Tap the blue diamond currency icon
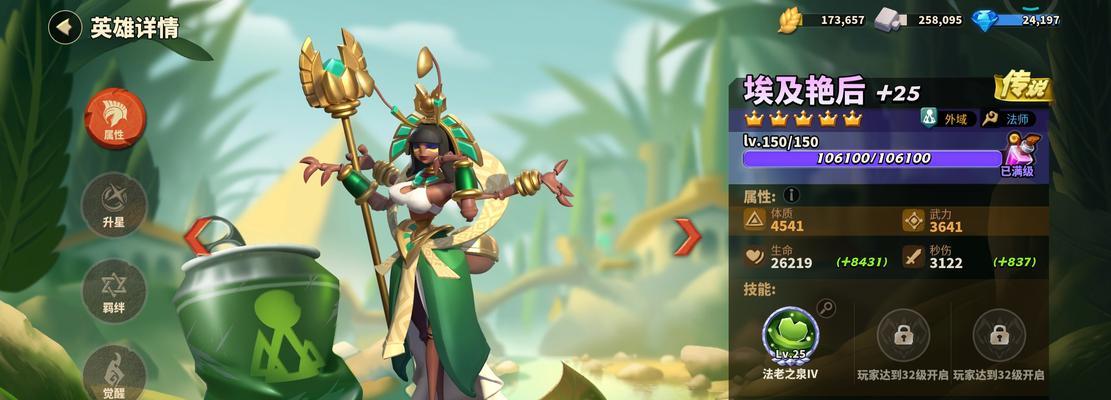 pyautogui.click(x=985, y=20)
